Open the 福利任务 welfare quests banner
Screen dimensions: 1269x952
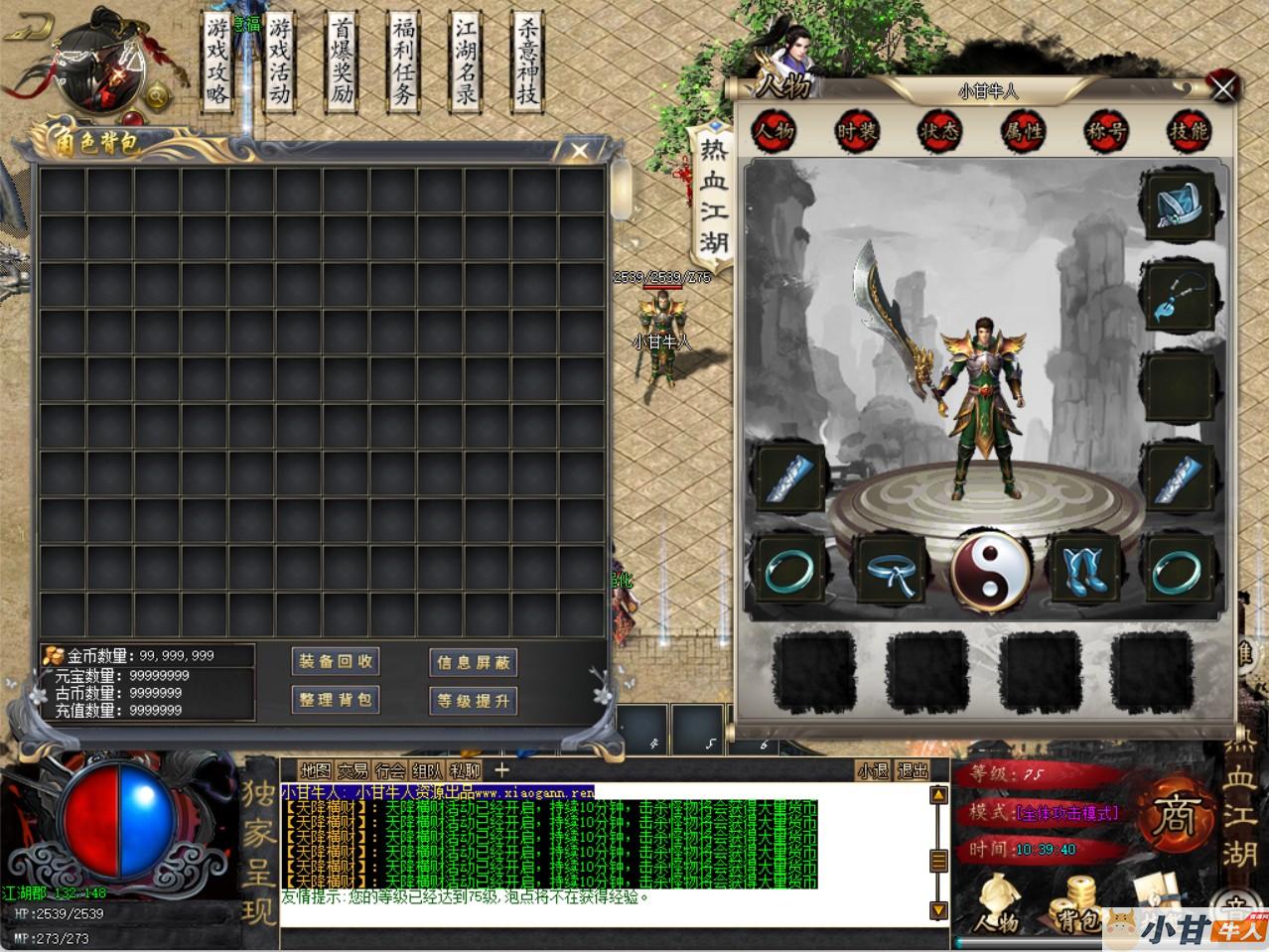tap(403, 62)
